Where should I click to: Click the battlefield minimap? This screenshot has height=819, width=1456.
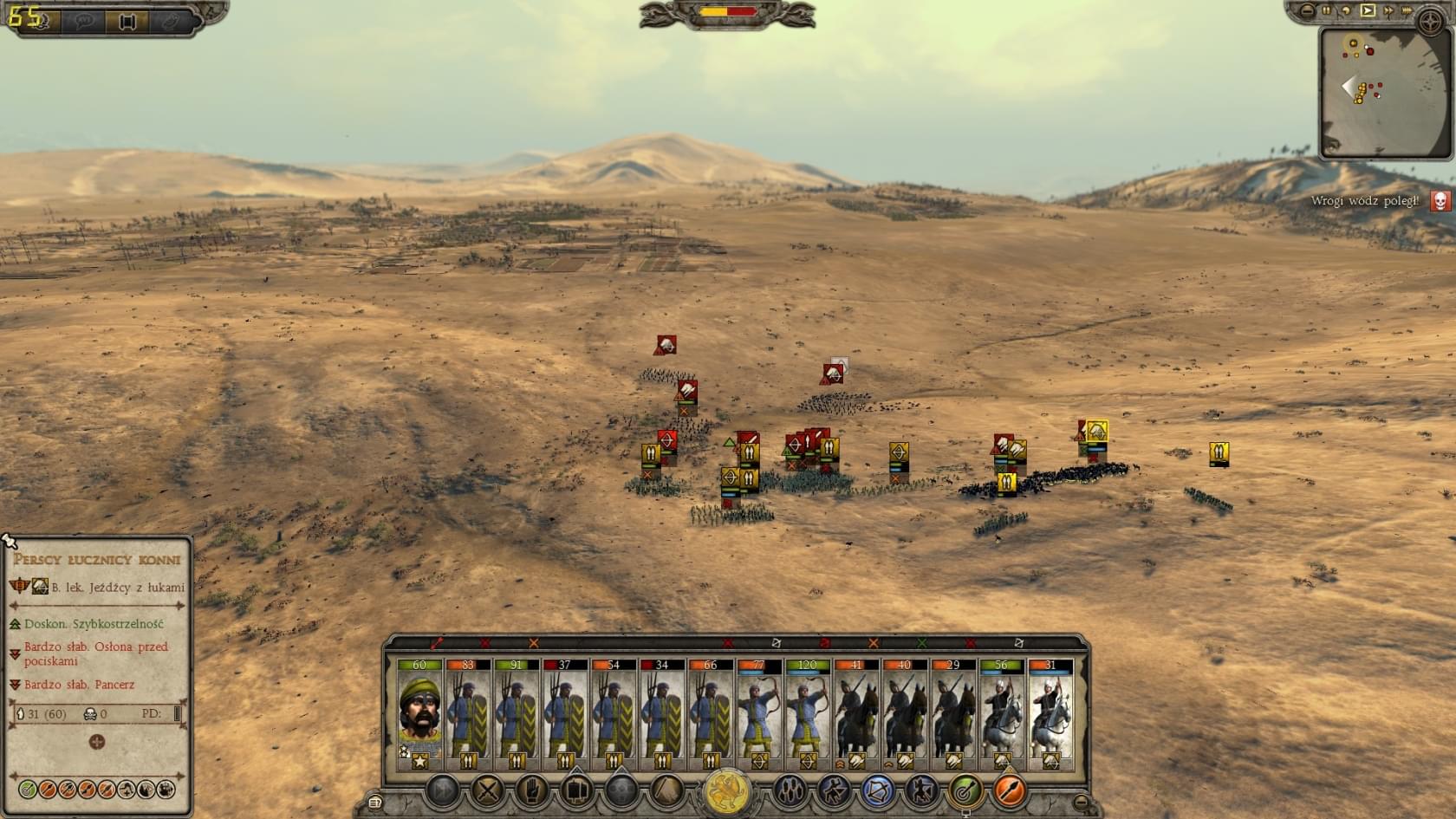pos(1385,93)
